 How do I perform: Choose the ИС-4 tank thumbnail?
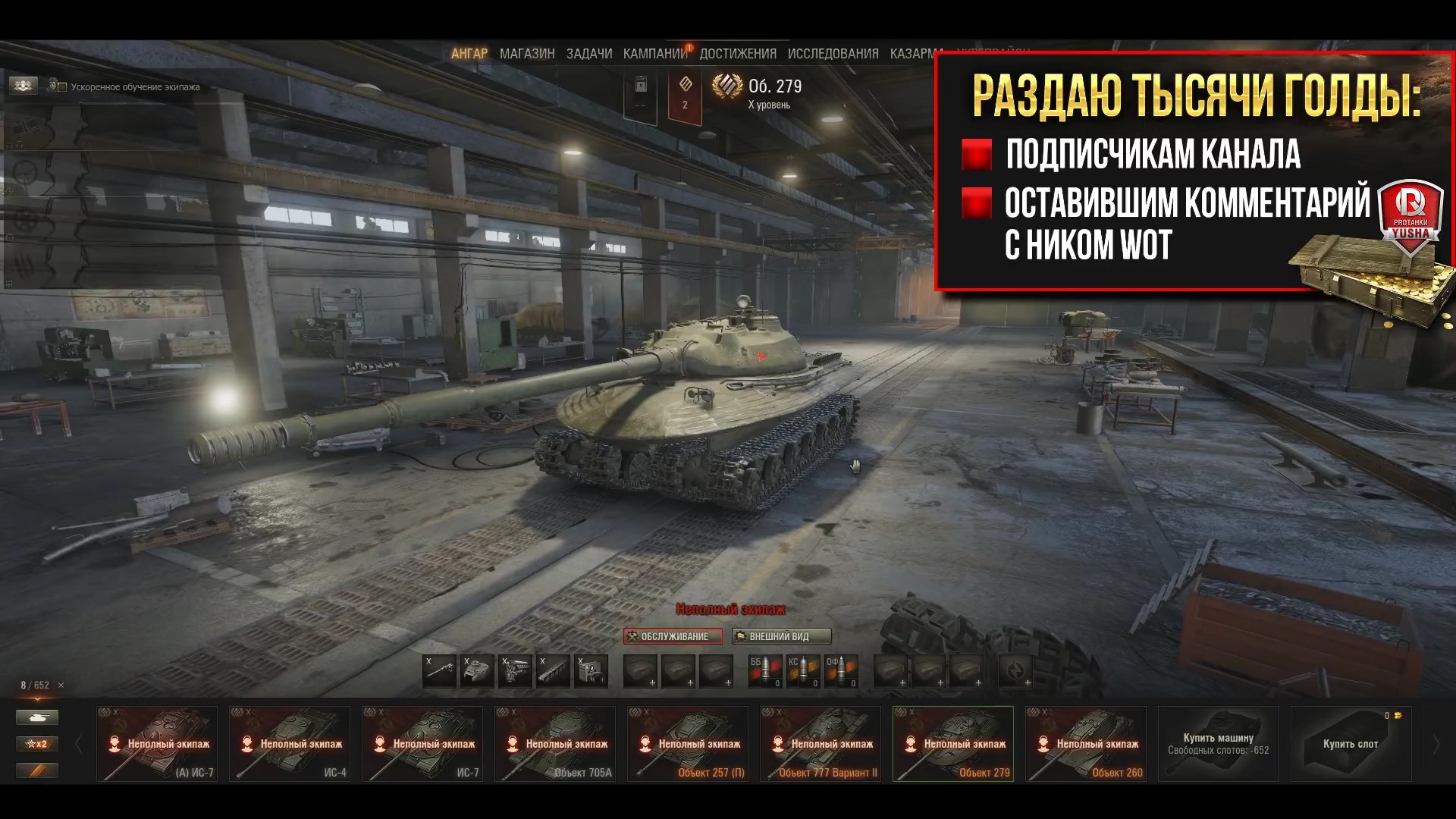coord(290,744)
